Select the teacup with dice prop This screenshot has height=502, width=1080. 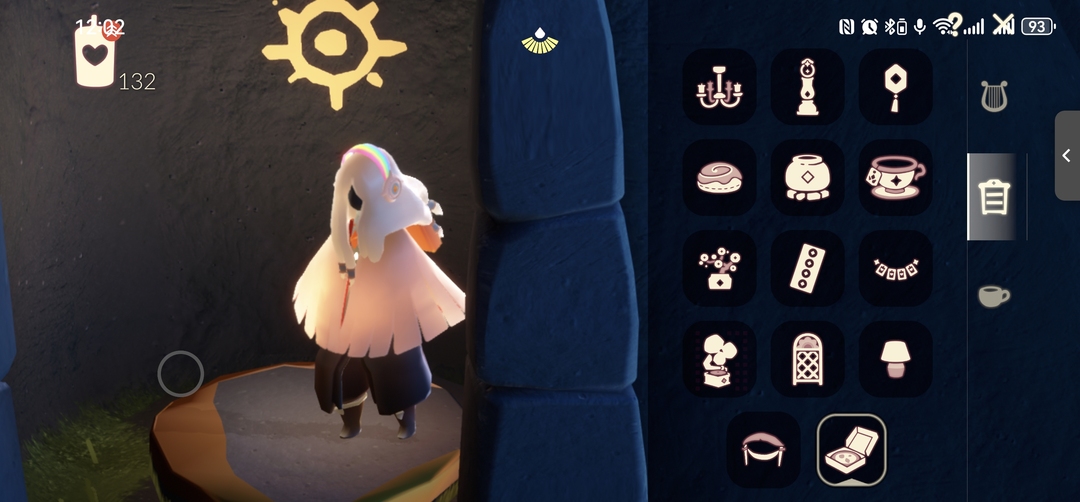click(x=895, y=178)
